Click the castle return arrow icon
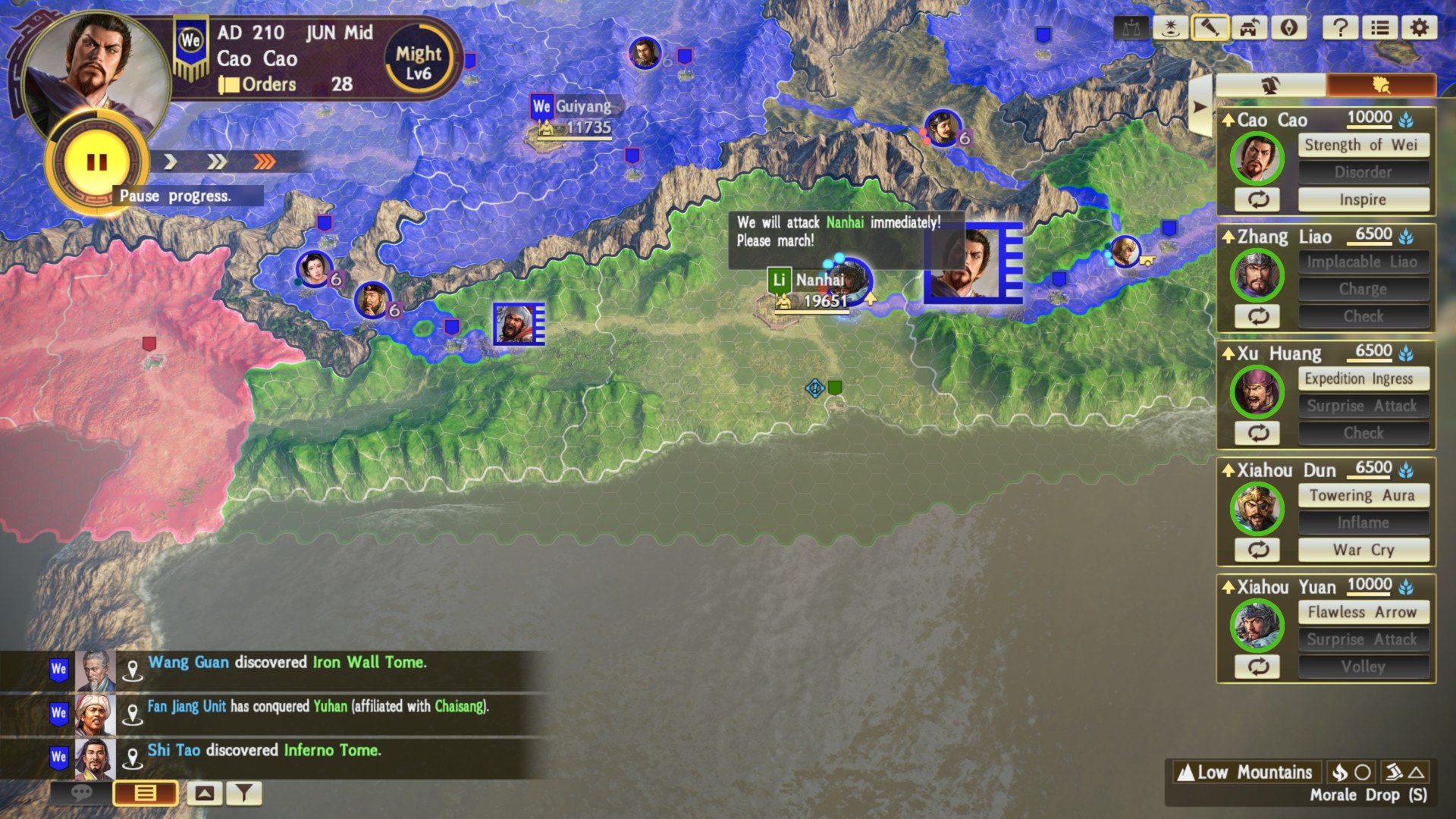This screenshot has width=1456, height=819. (x=1249, y=28)
